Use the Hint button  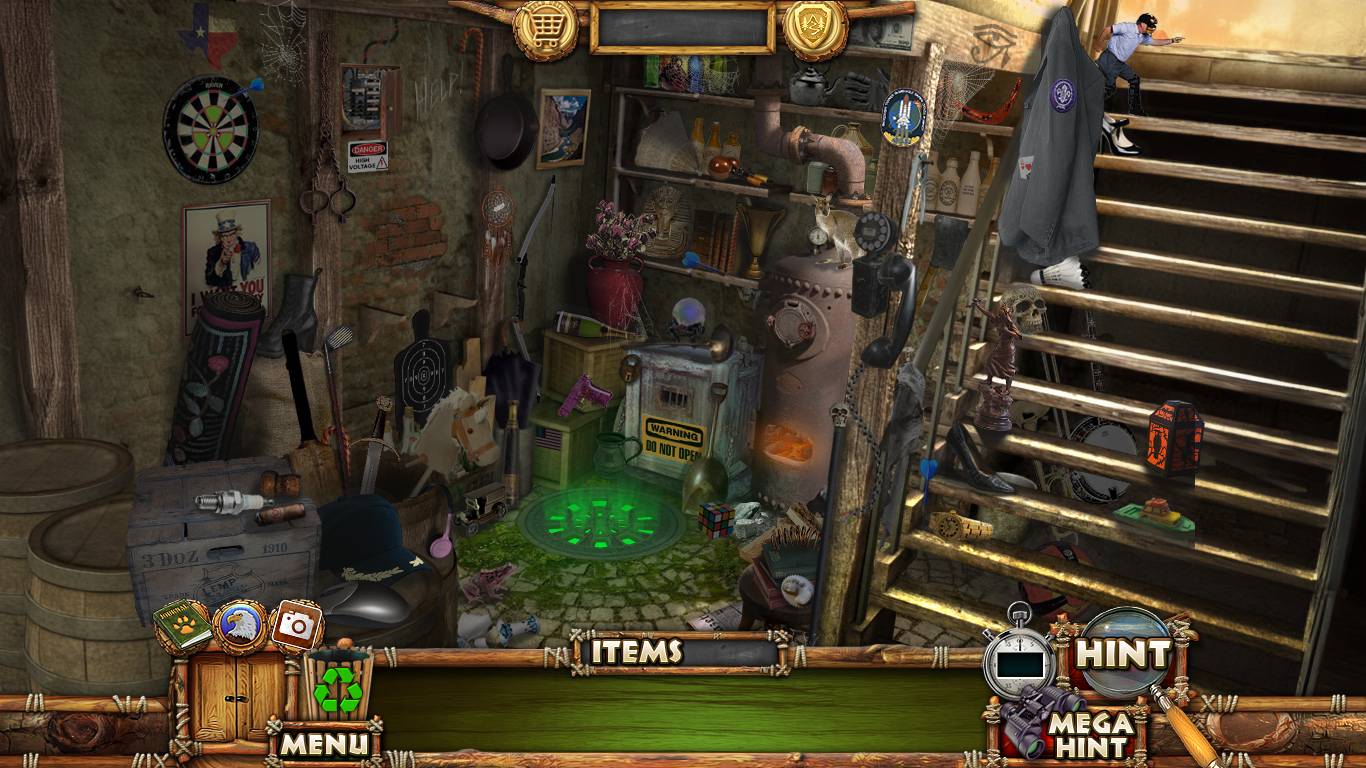point(1122,655)
